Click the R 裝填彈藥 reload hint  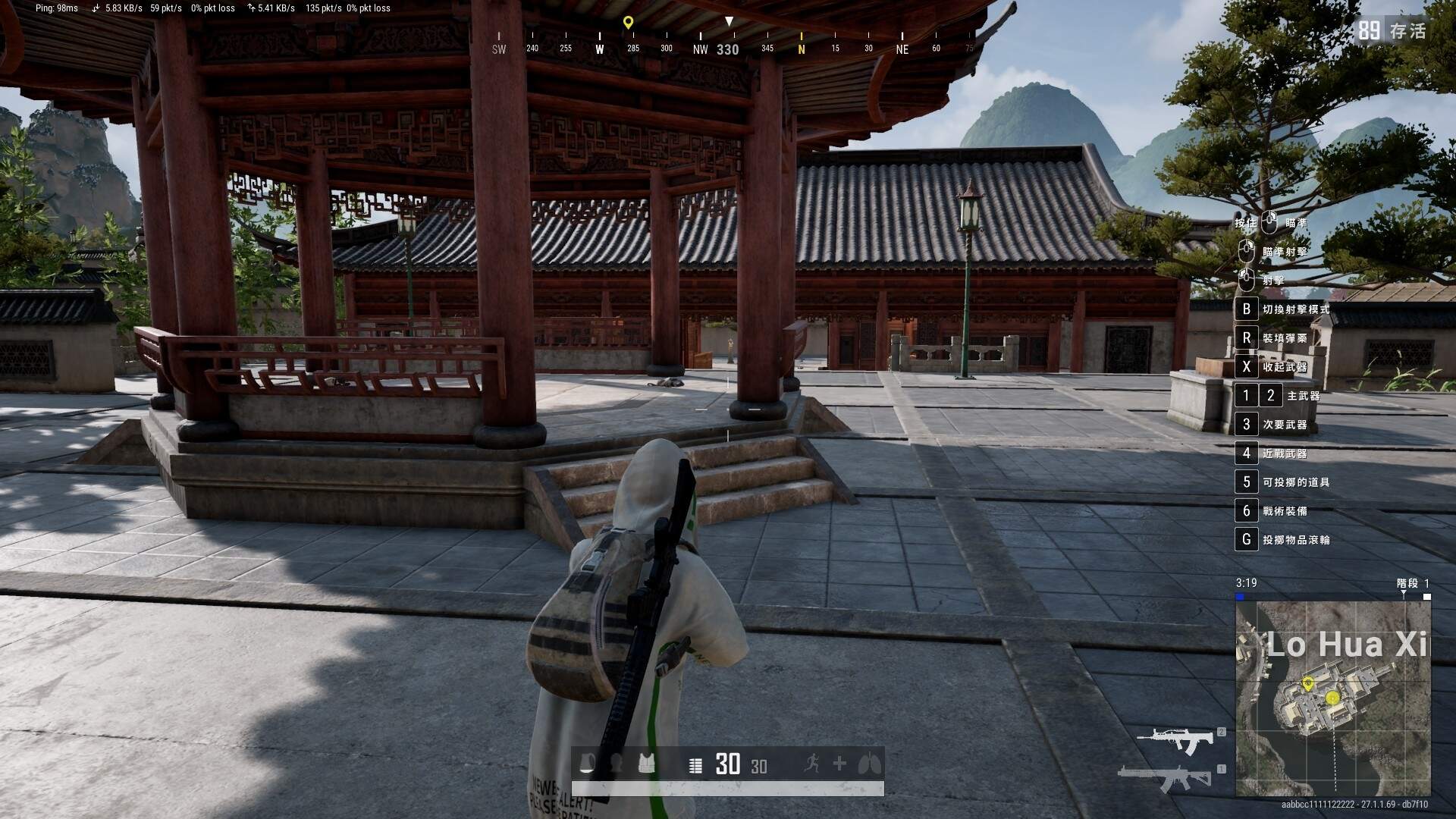1246,338
